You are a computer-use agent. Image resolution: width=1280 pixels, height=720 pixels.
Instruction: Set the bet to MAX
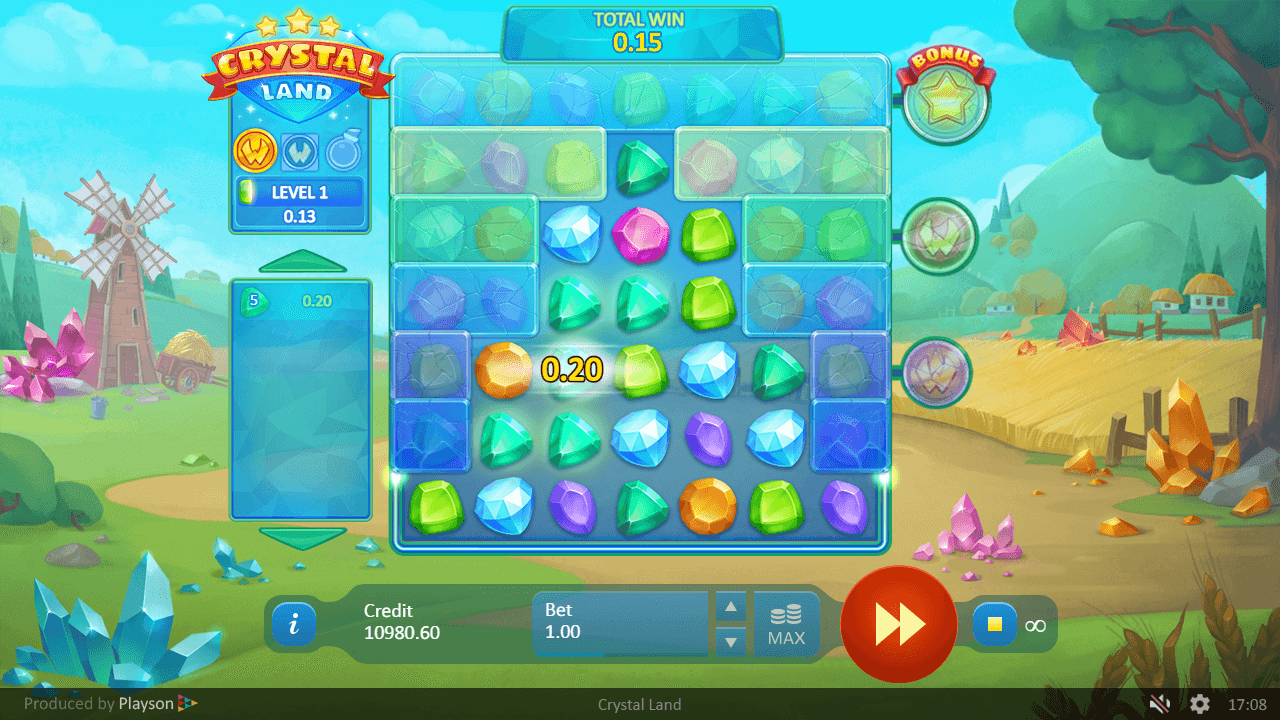coord(786,625)
